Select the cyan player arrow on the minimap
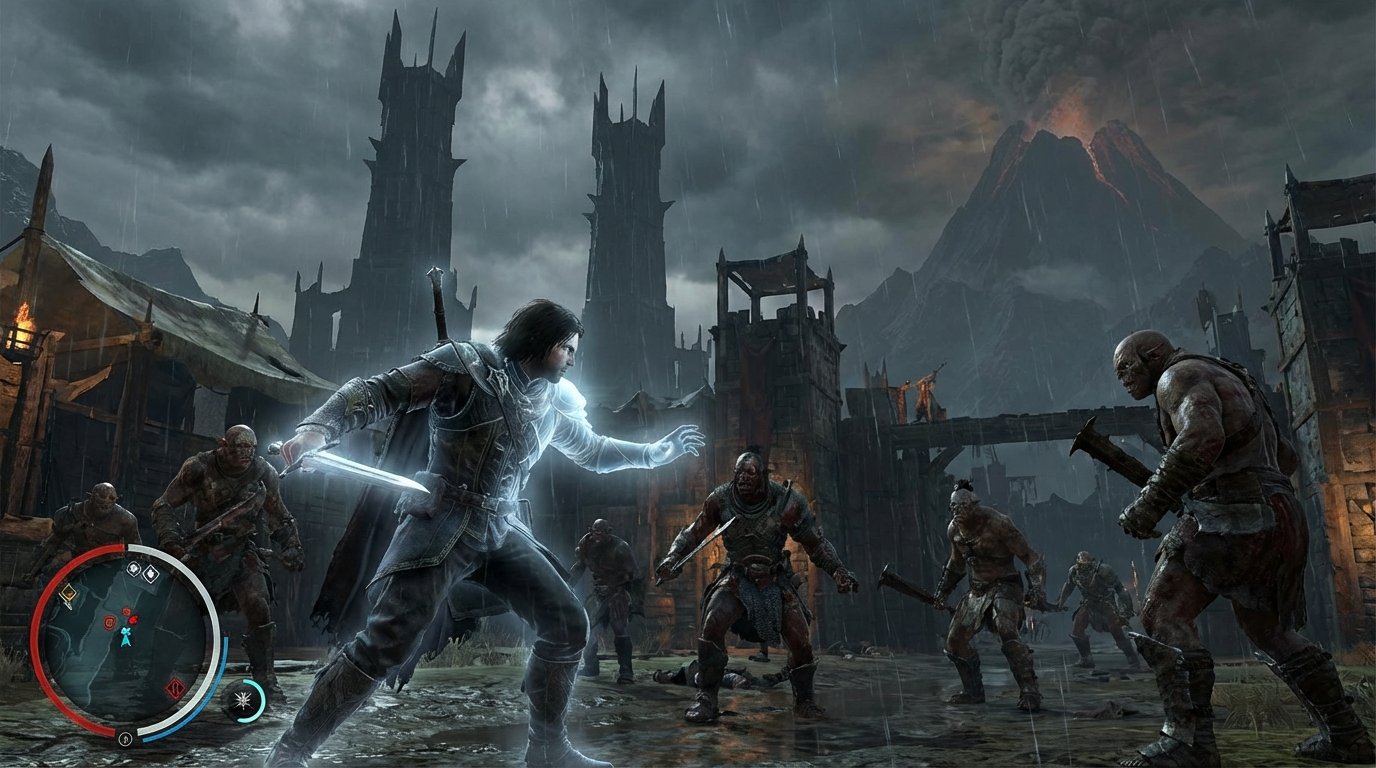The image size is (1376, 768). [x=126, y=636]
